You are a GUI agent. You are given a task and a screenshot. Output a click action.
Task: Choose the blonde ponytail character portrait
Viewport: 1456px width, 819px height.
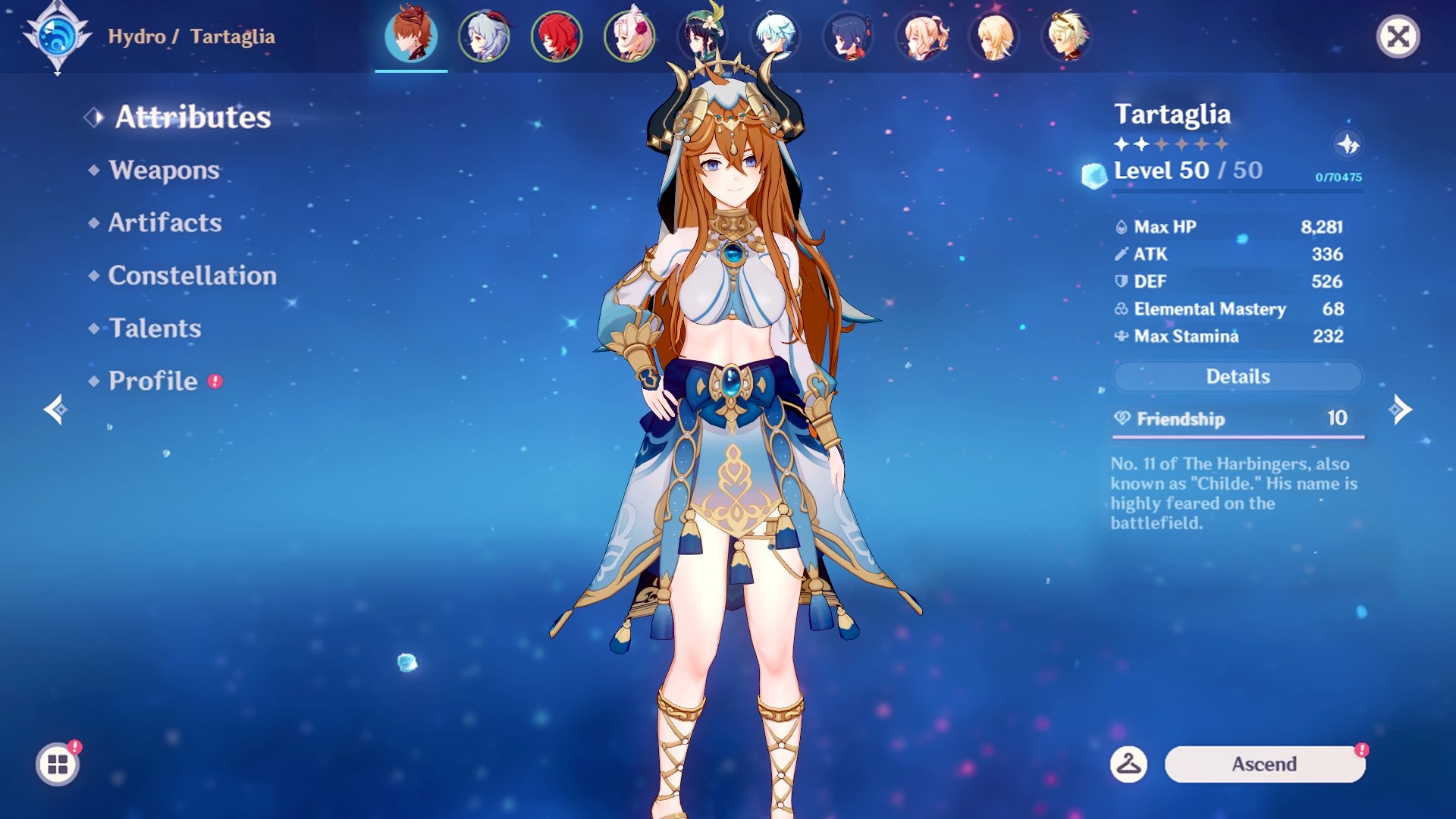[921, 36]
